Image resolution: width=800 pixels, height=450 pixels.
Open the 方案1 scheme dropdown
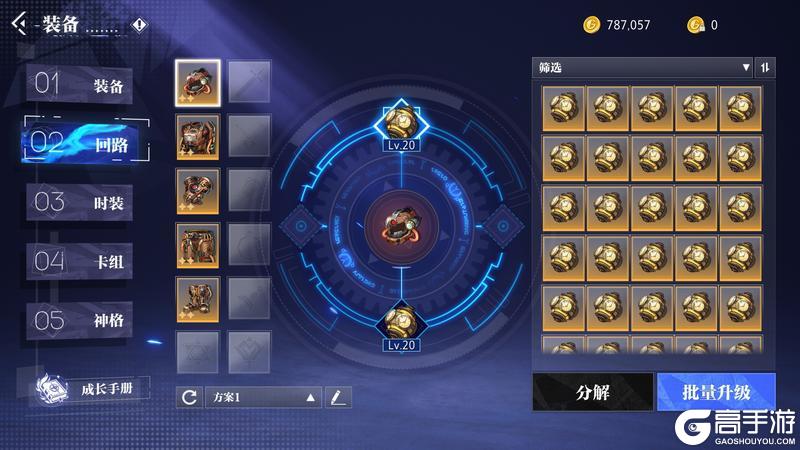[x=265, y=397]
